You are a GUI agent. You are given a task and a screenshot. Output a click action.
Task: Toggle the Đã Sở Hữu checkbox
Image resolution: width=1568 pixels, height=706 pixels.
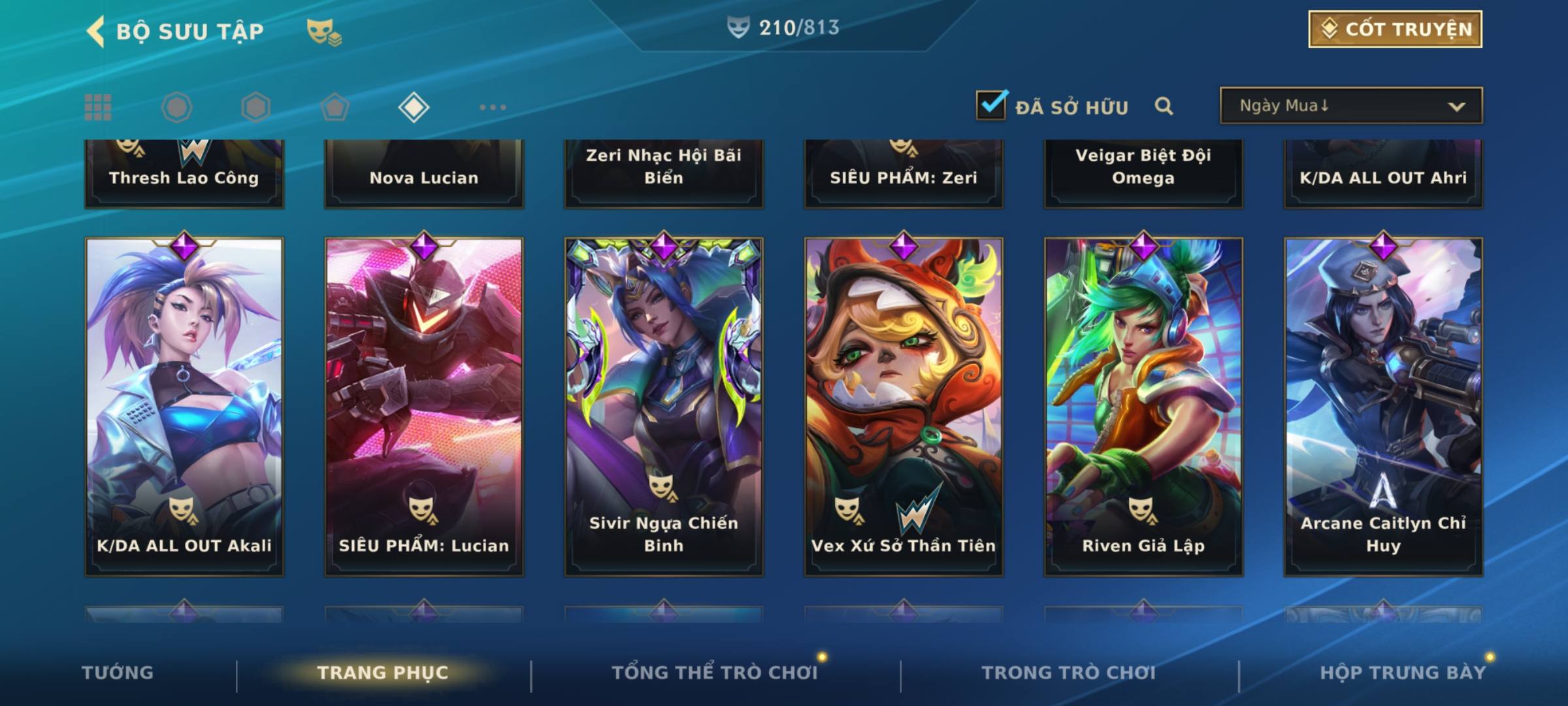point(991,106)
